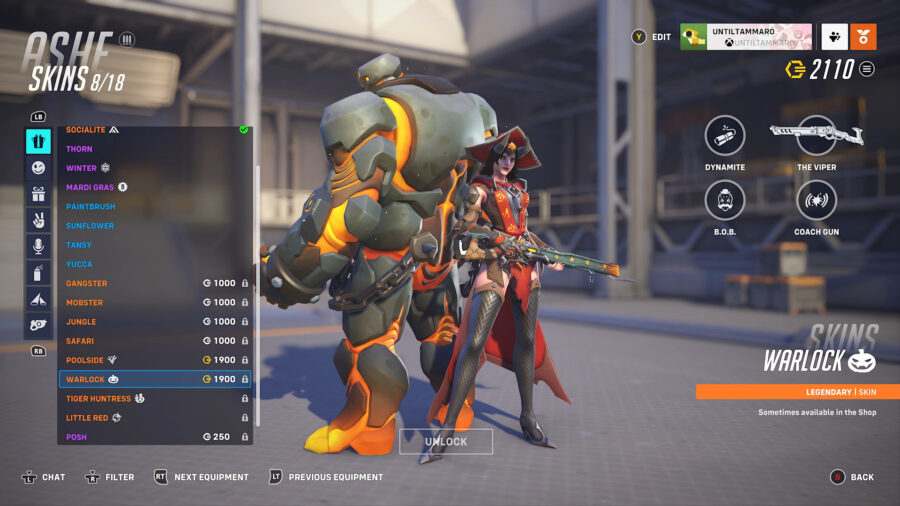The height and width of the screenshot is (506, 900).
Task: Open the UNTILTAMMARO player name card
Action: tap(745, 37)
